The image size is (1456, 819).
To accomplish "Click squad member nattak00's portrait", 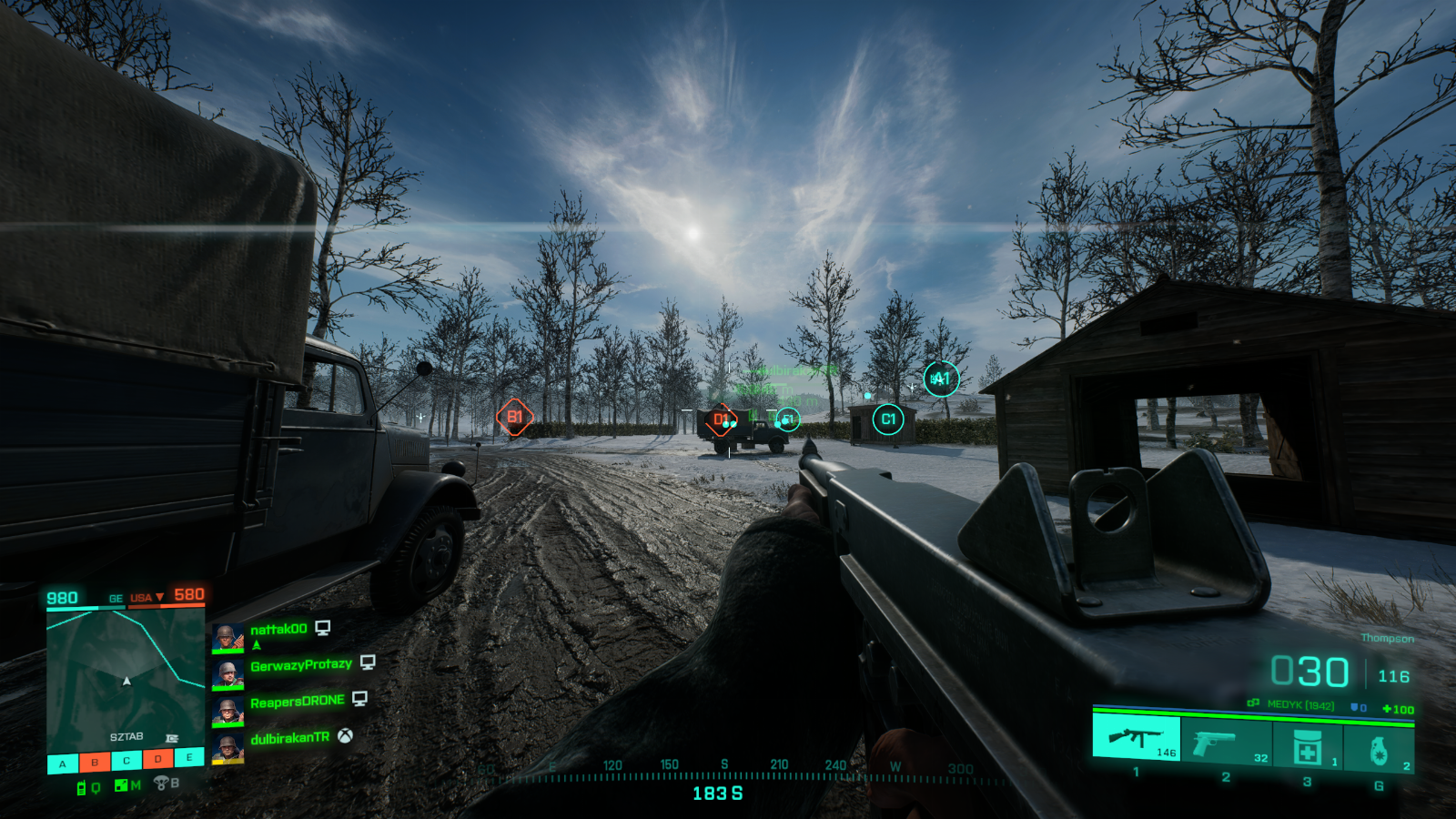I will [x=227, y=637].
